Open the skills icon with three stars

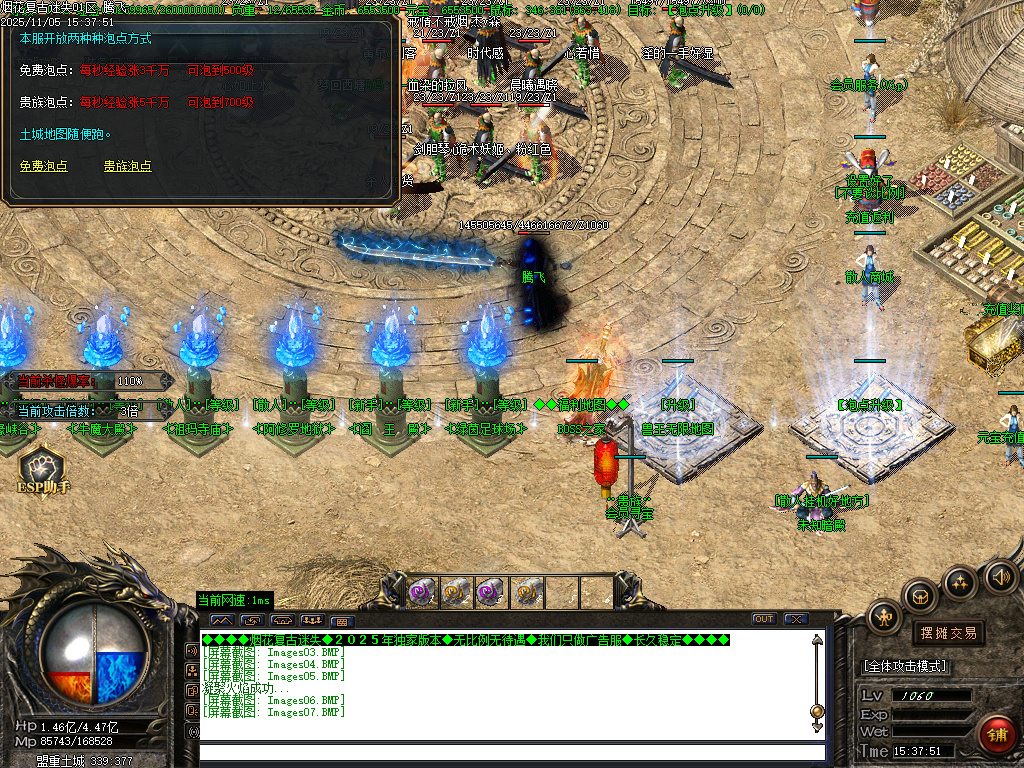pyautogui.click(x=960, y=582)
